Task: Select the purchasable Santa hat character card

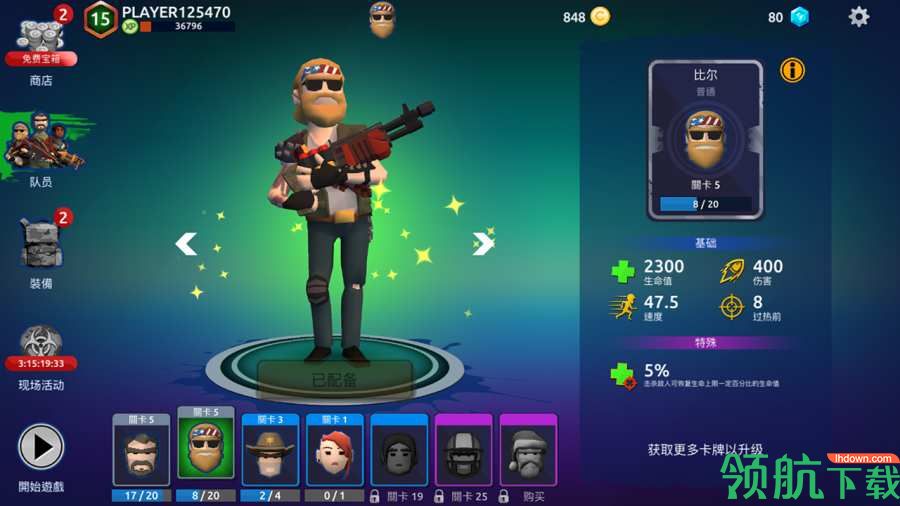Action: 527,455
